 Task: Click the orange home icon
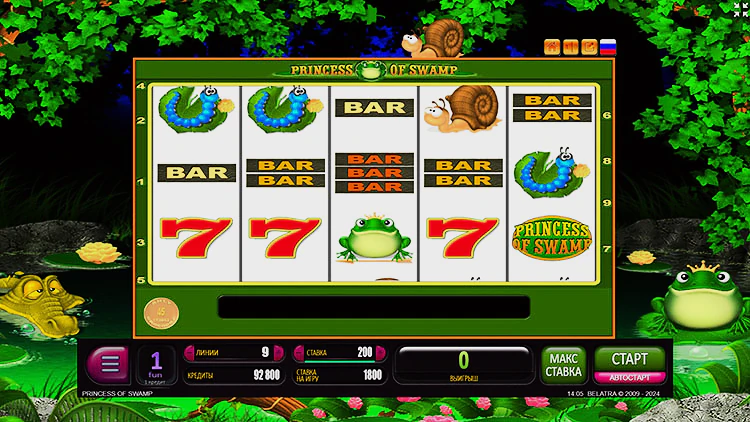551,46
